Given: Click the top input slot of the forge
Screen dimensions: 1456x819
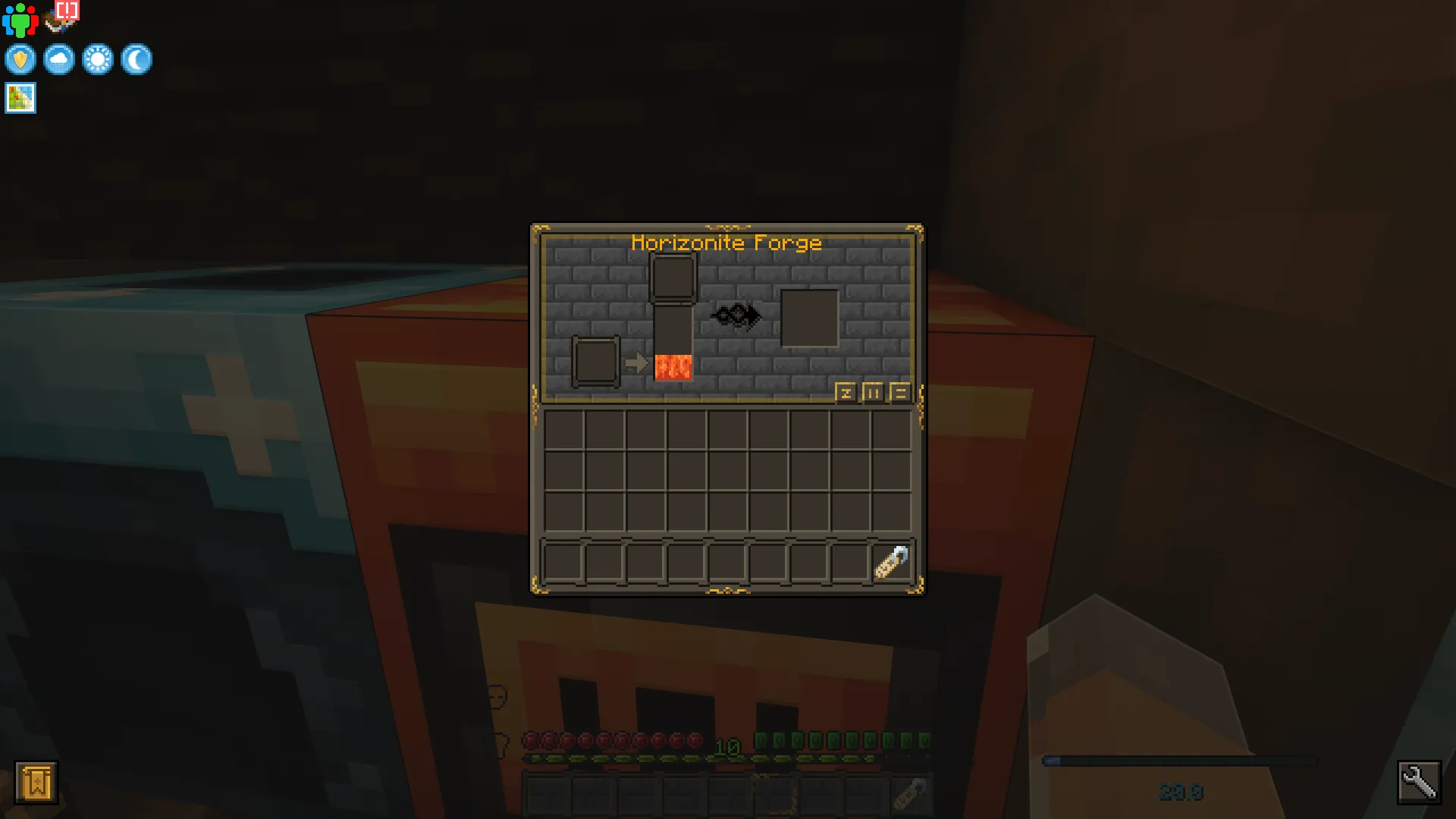Looking at the screenshot, I should coord(673,278).
